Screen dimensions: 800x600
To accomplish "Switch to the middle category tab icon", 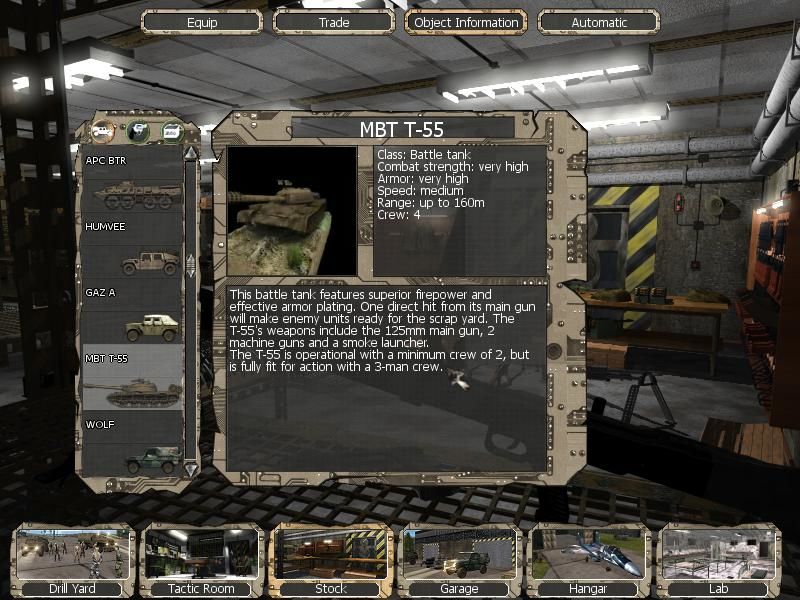I will tap(138, 130).
